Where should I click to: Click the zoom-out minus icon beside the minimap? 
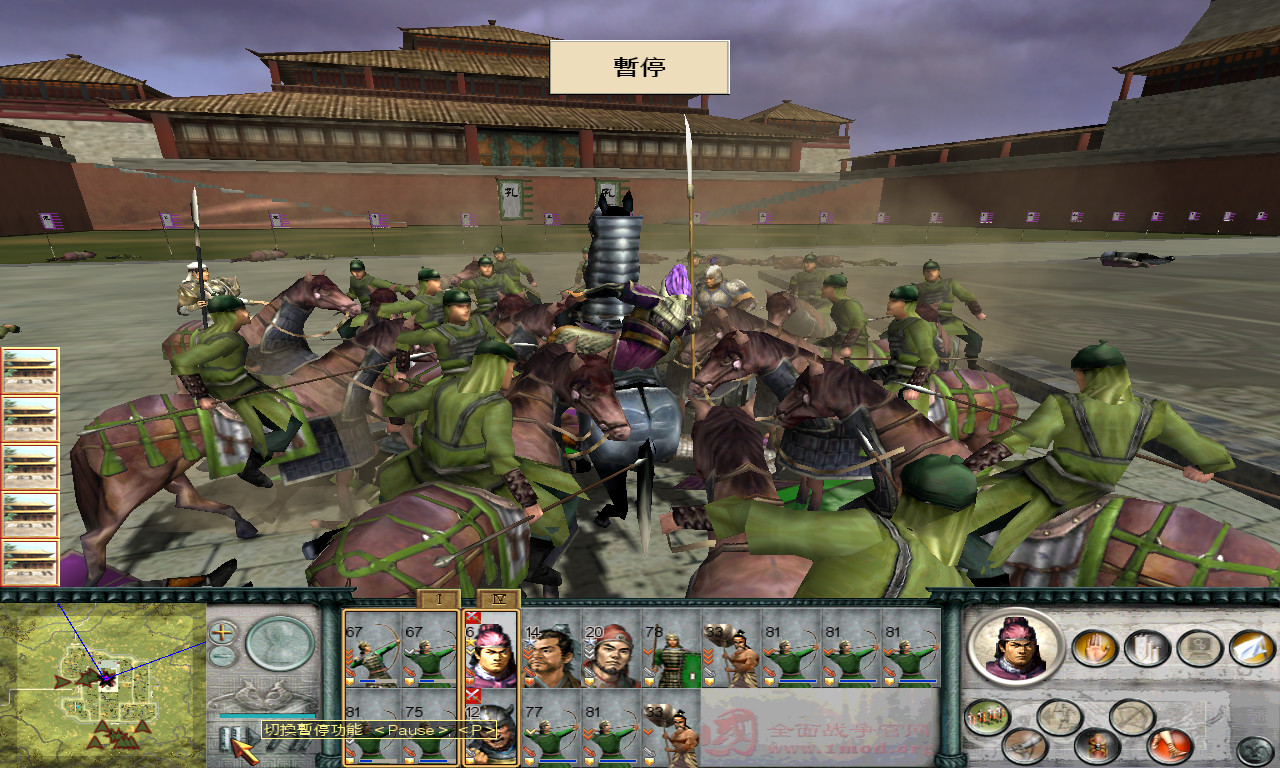tap(221, 654)
